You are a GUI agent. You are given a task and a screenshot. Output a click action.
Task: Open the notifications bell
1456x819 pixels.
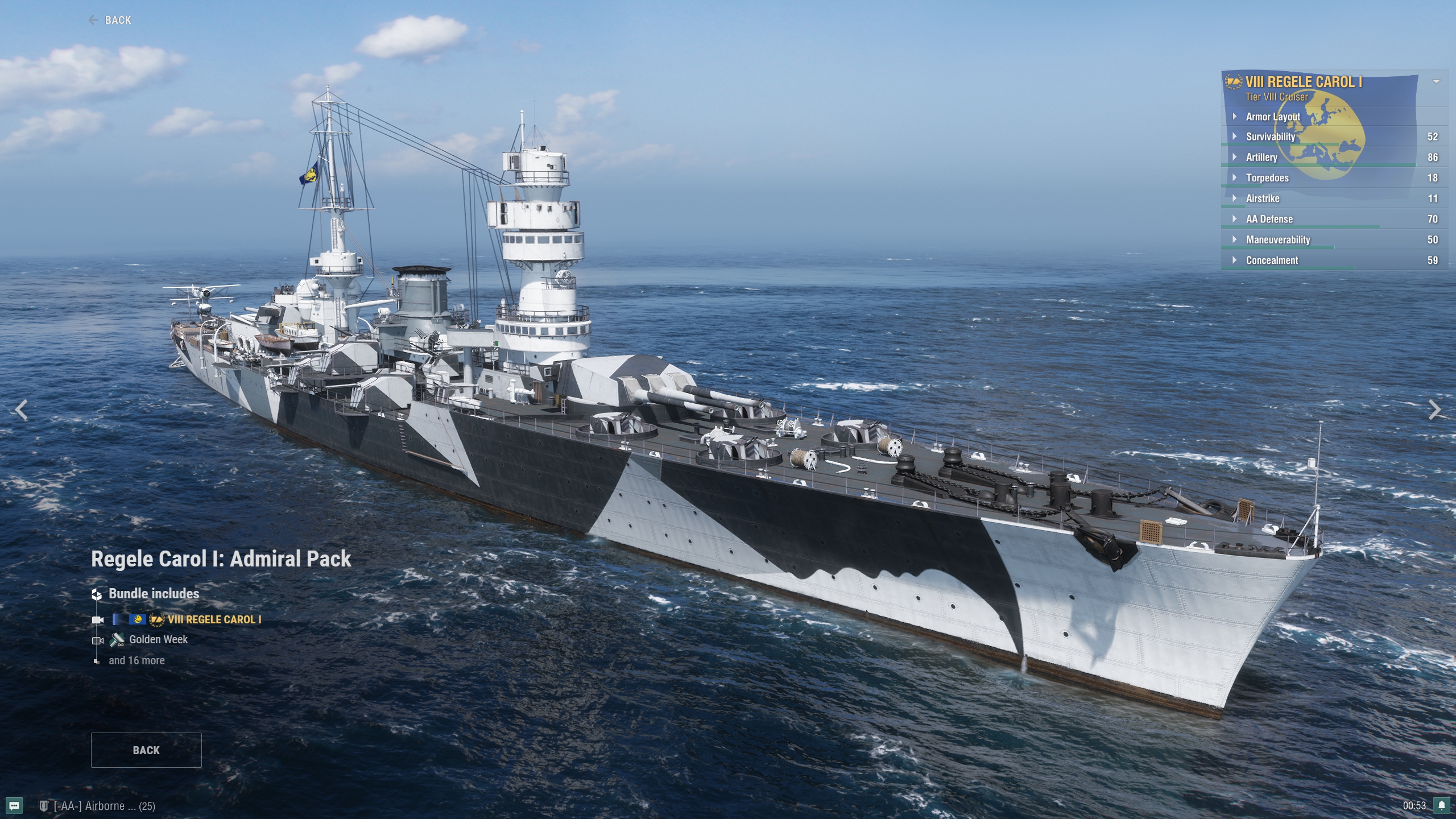pyautogui.click(x=1442, y=805)
